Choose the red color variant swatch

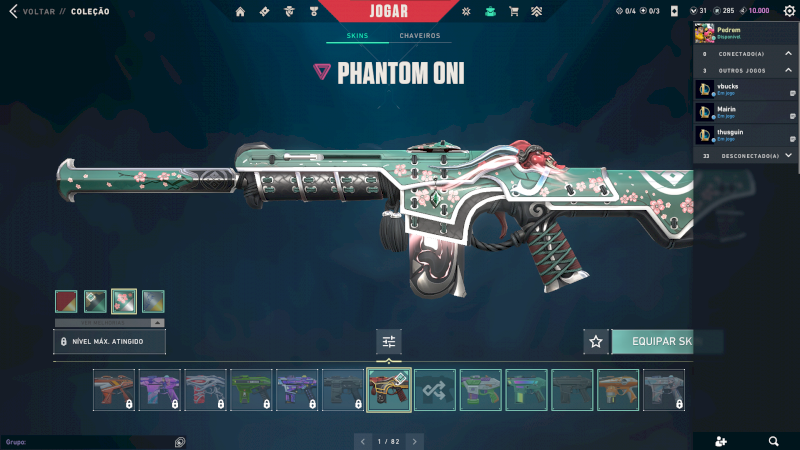pyautogui.click(x=66, y=301)
